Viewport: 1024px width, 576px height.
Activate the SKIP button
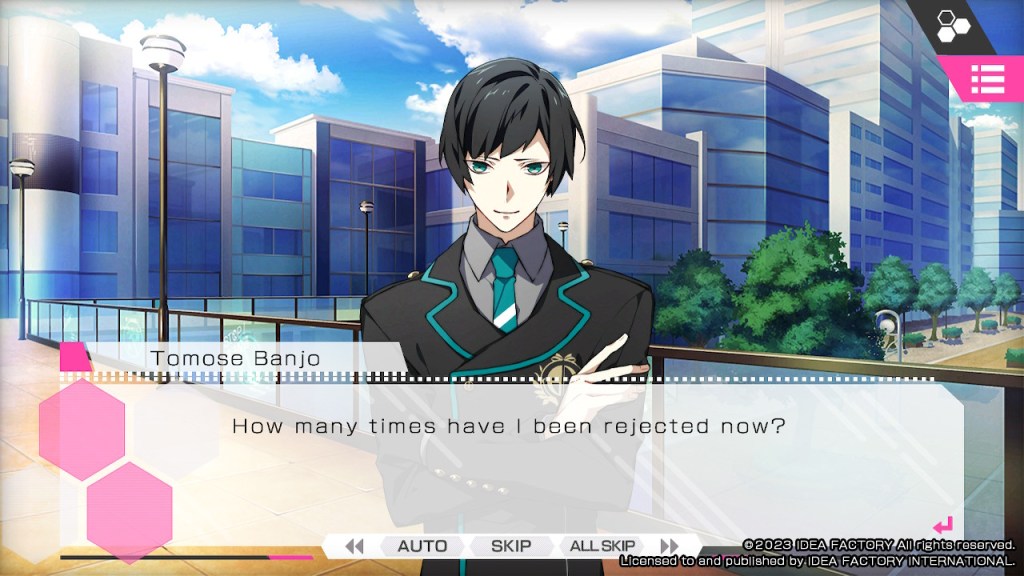coord(510,546)
